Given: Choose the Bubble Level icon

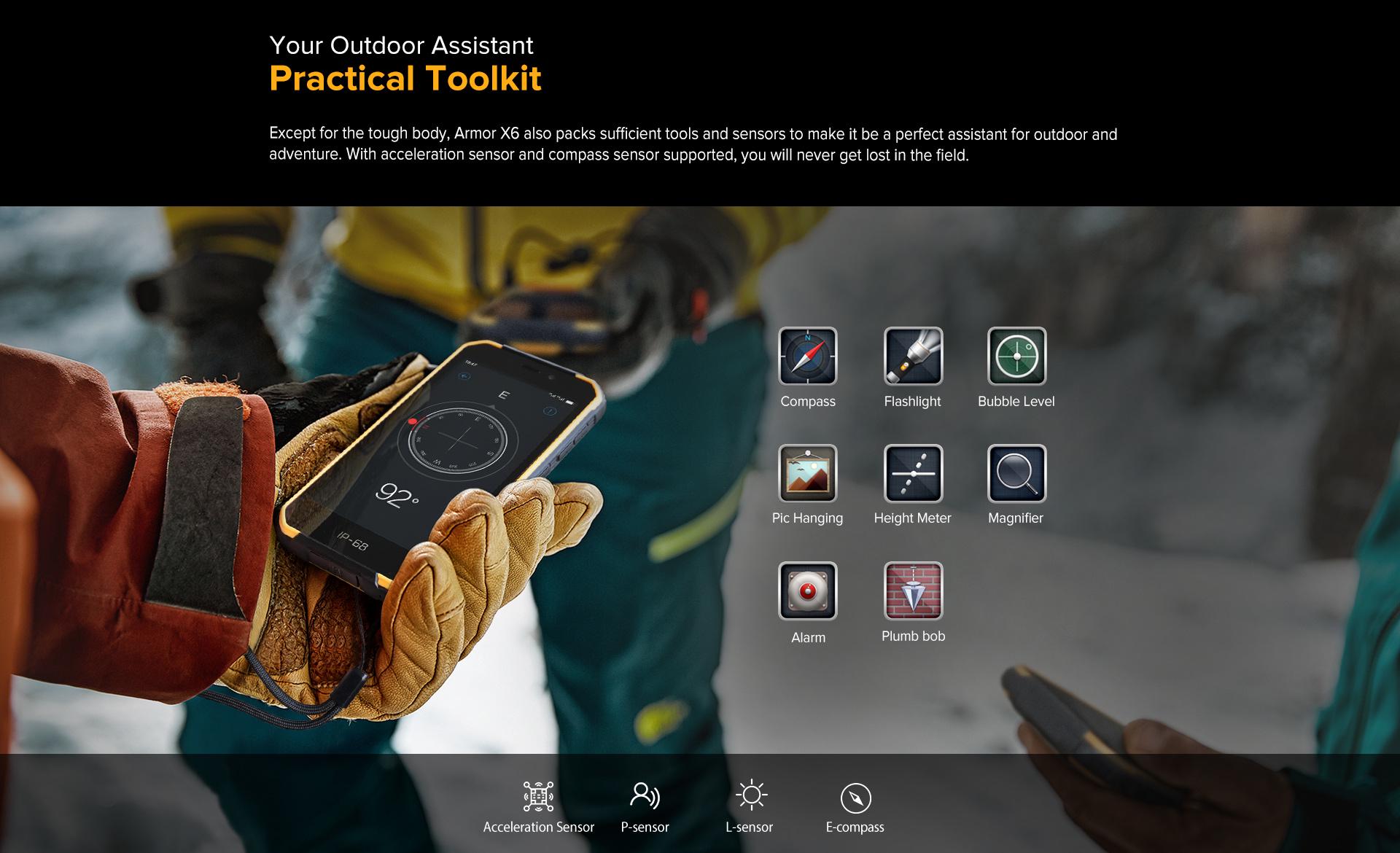Looking at the screenshot, I should click(1016, 356).
